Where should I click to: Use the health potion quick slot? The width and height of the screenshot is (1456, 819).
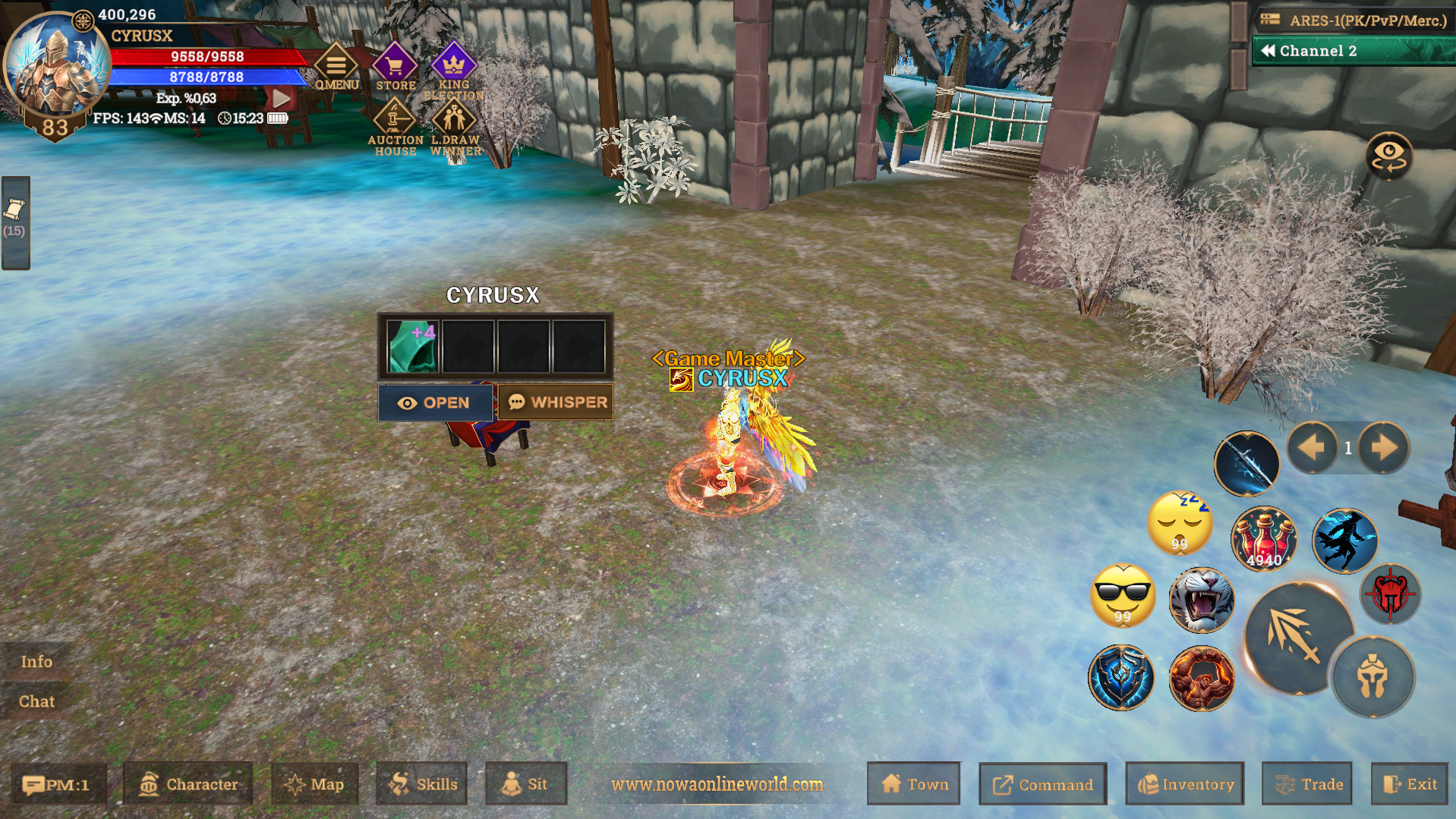coord(1264,539)
